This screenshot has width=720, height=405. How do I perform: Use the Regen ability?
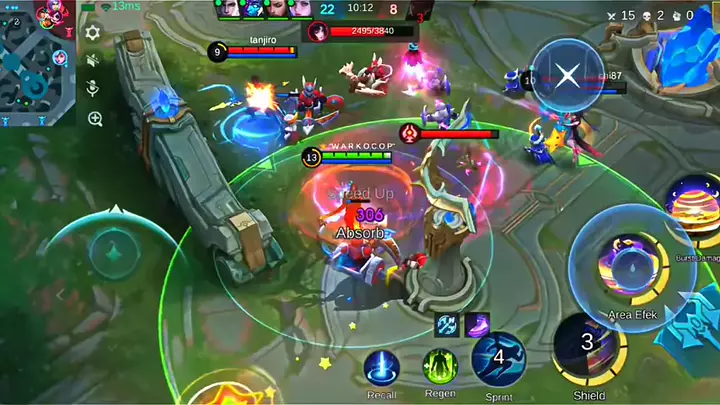pos(439,367)
